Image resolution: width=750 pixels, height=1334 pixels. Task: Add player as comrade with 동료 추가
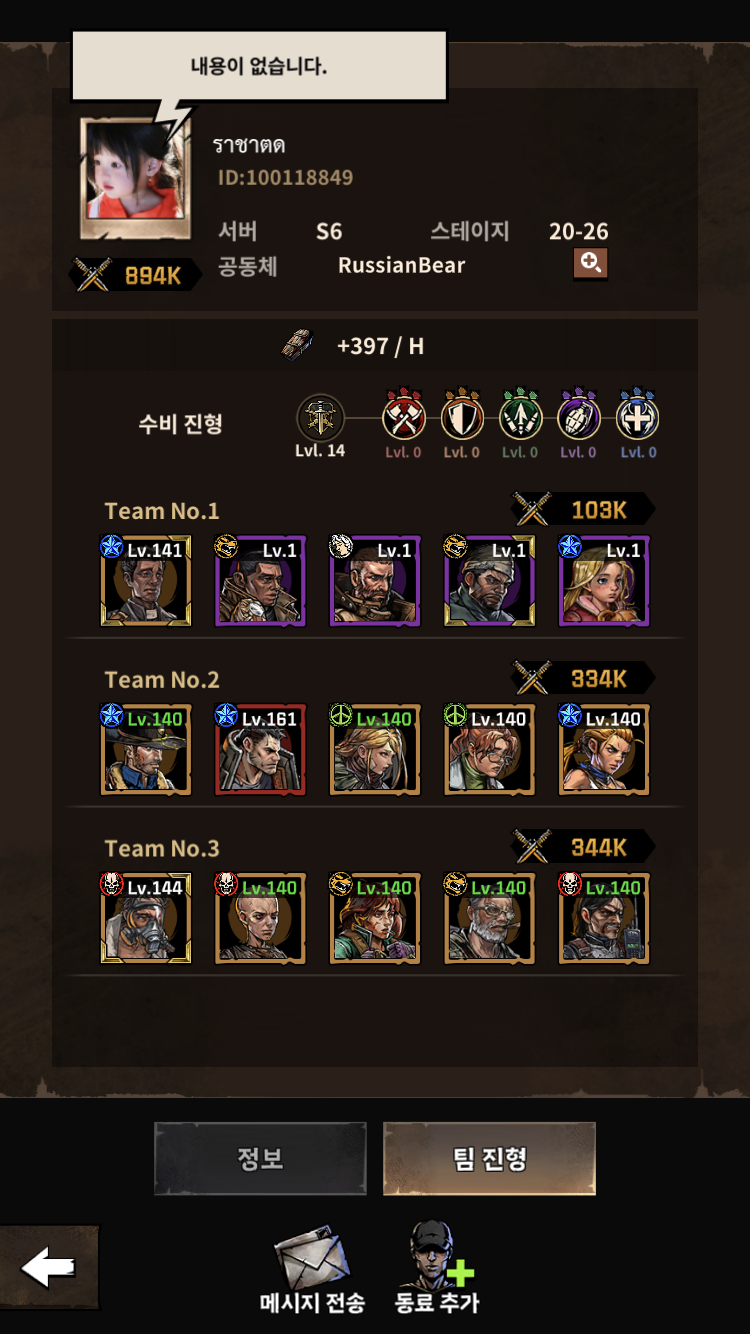pos(437,1268)
